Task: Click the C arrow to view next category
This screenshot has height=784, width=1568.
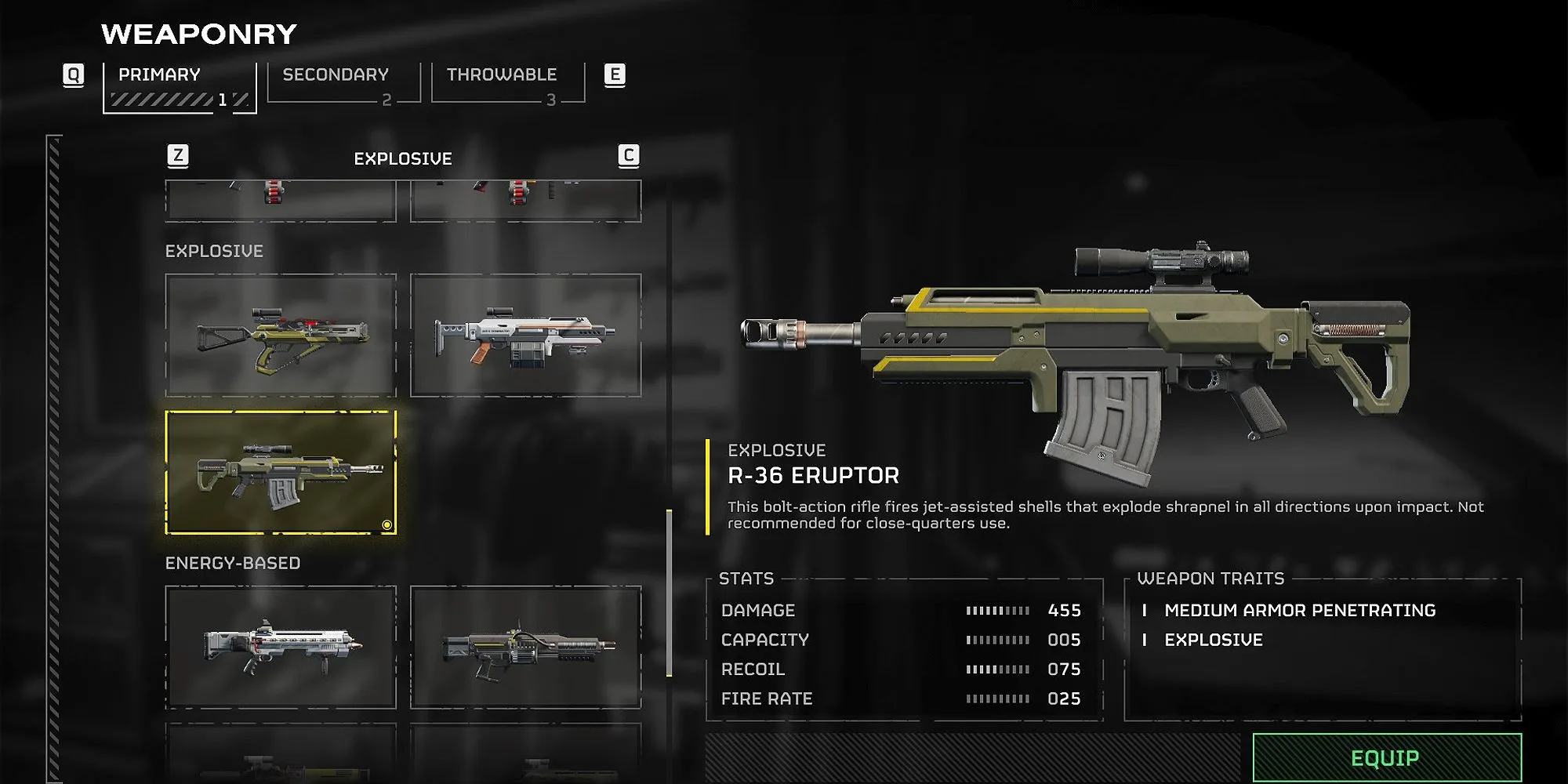Action: (x=626, y=156)
